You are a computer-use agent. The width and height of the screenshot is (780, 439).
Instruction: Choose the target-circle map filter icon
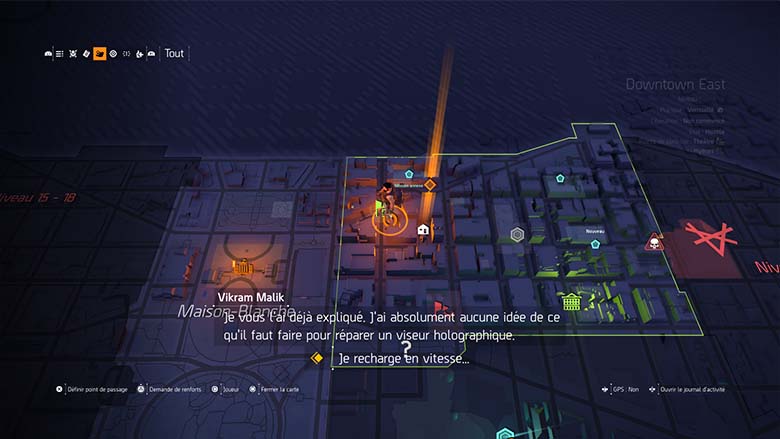tap(113, 54)
